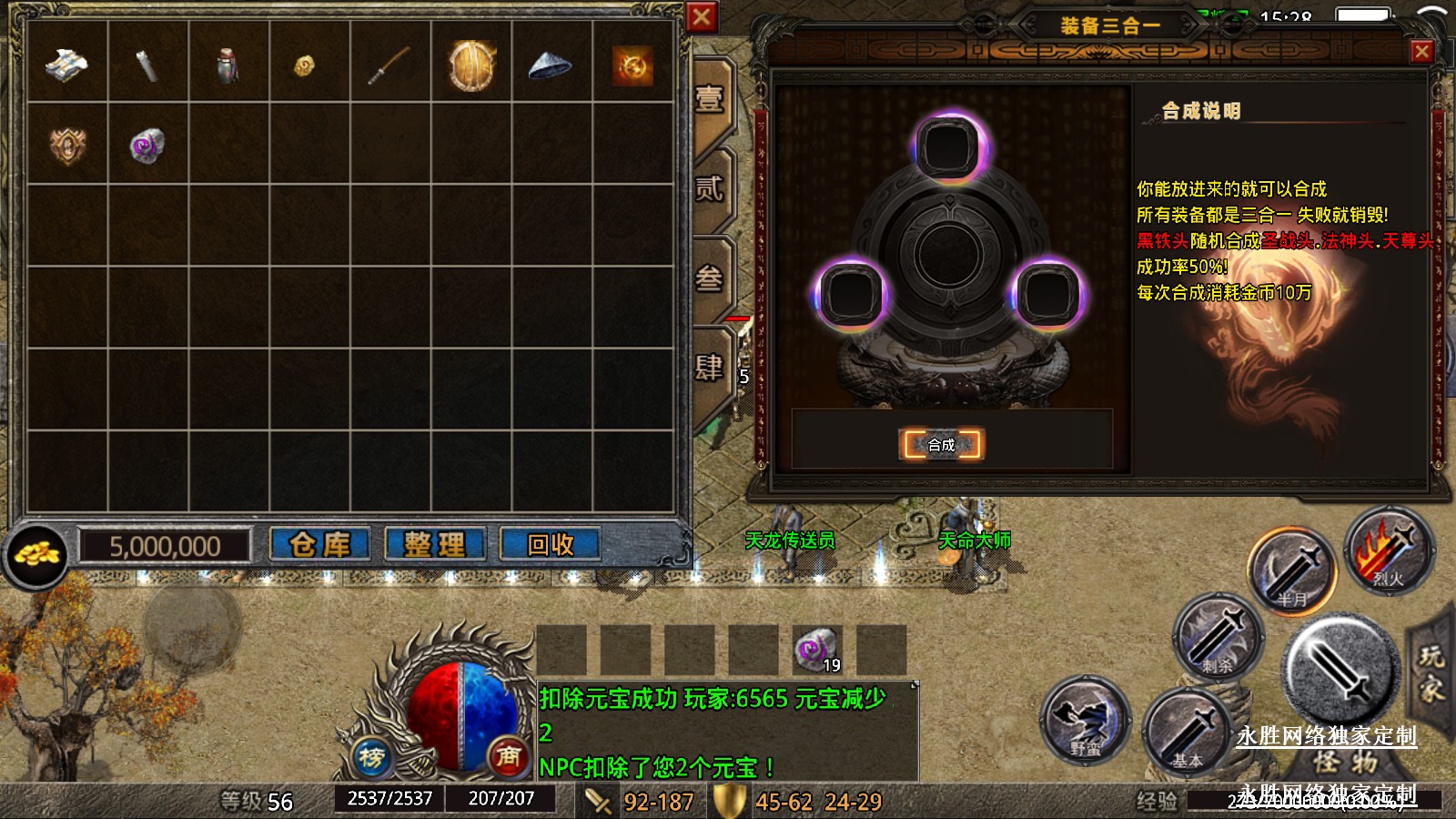Select the round wooden shield item

pos(471,66)
